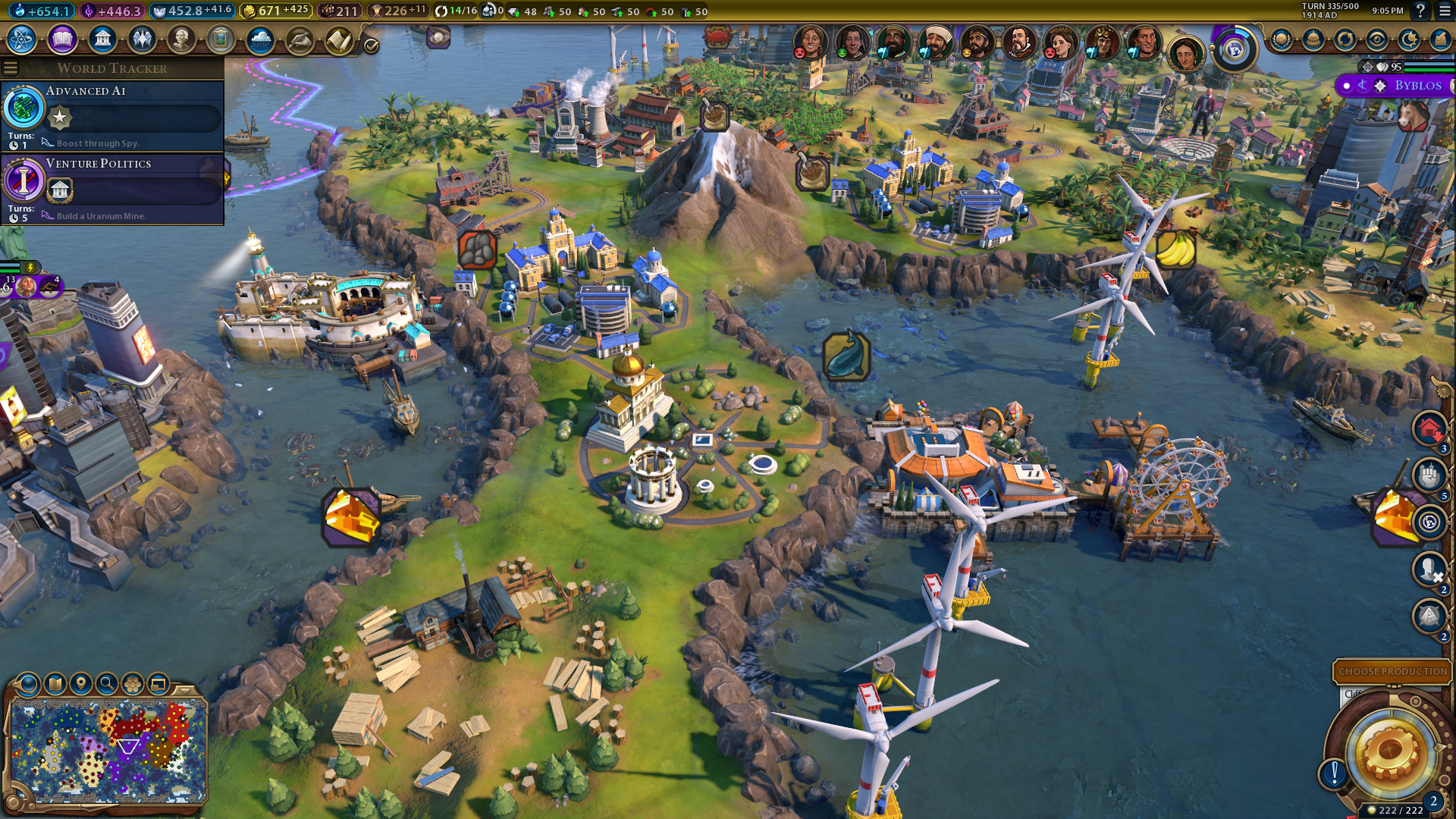Open the World Tracker options menu
This screenshot has height=819, width=1456.
click(11, 68)
